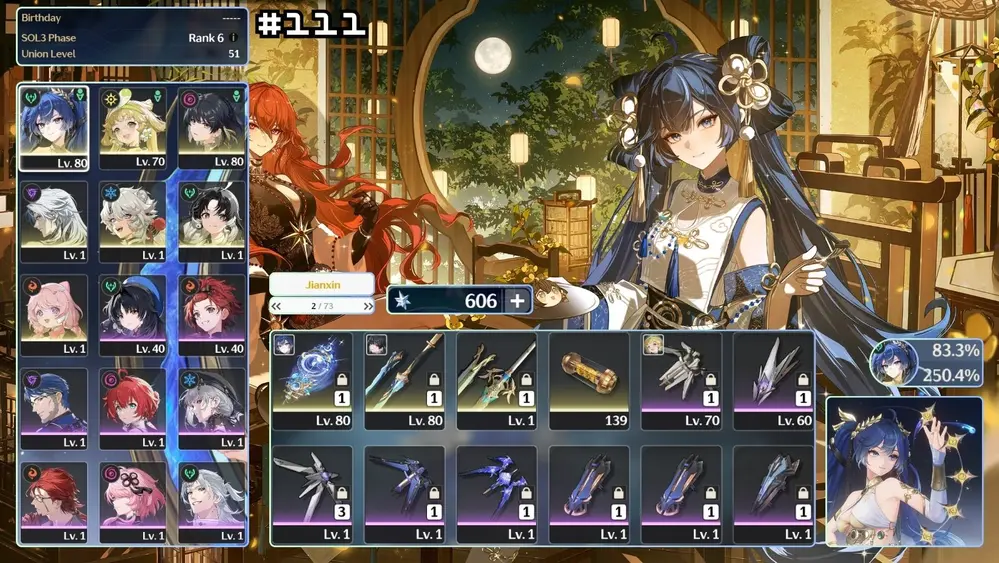Pick the black-haired Lv. 80 character tile

pyautogui.click(x=211, y=128)
